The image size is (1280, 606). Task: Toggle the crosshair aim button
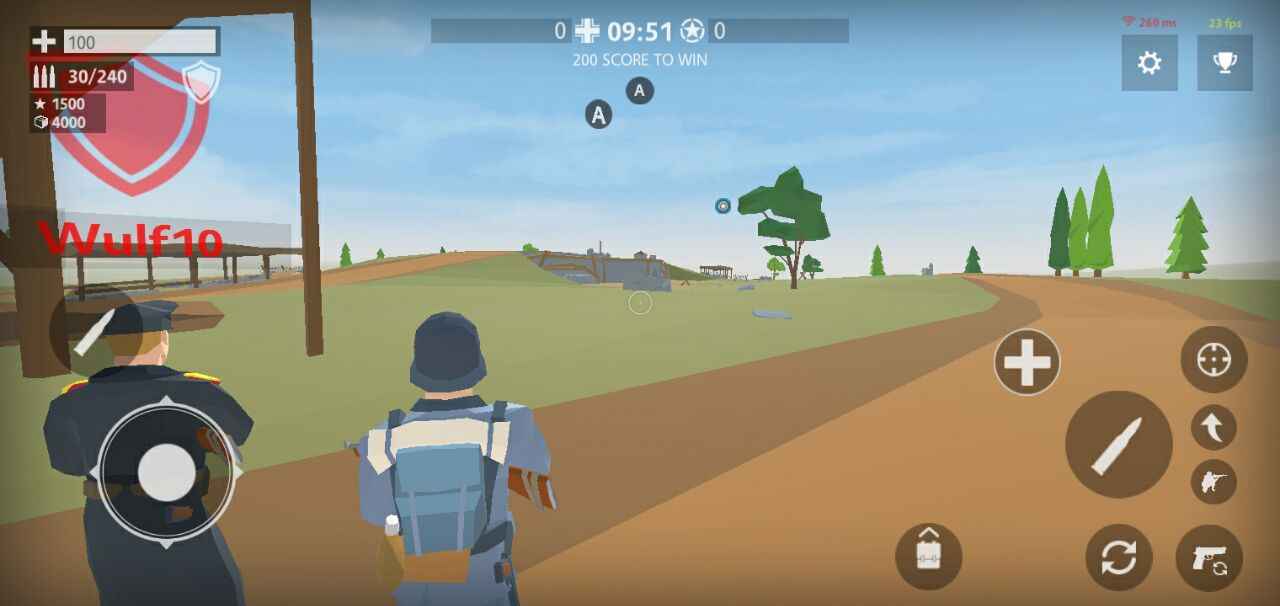click(x=1214, y=359)
